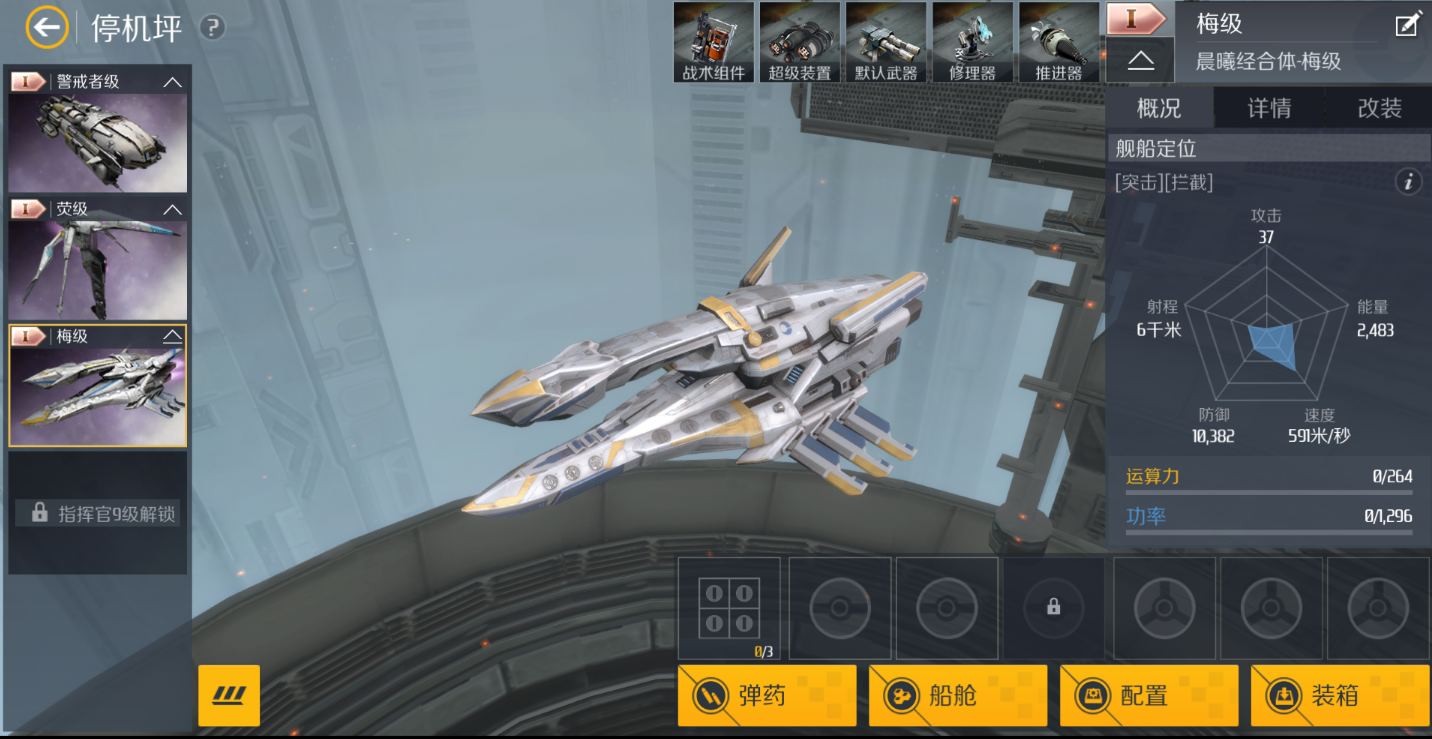
Task: Show ship role info icon
Action: point(1409,182)
